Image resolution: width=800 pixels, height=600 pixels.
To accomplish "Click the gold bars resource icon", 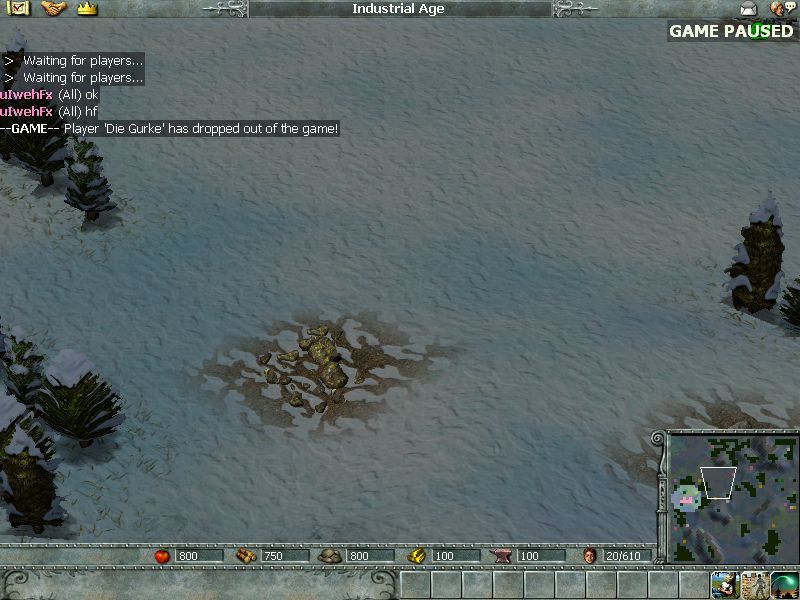I will [x=417, y=556].
